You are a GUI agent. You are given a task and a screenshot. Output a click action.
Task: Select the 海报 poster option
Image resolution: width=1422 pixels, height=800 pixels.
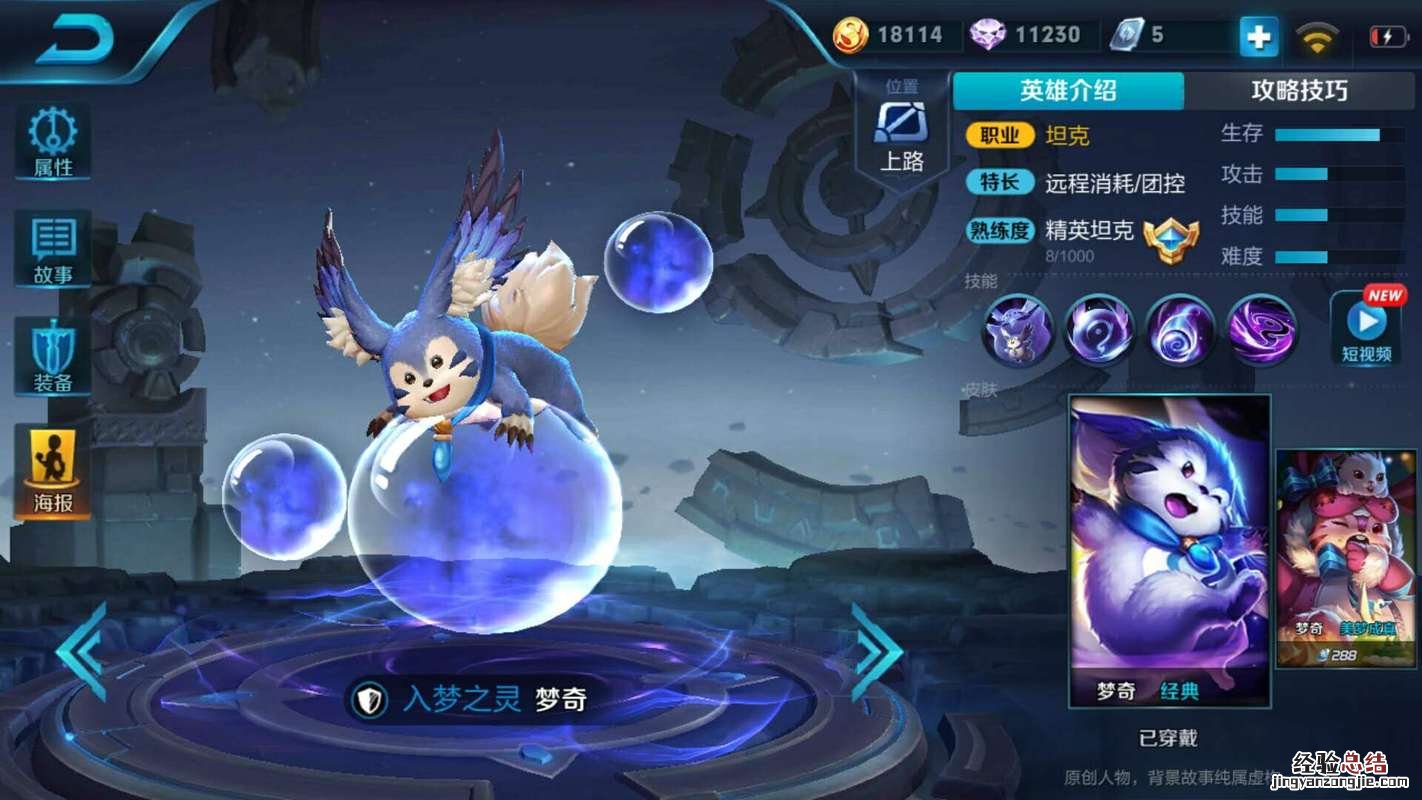click(x=53, y=471)
